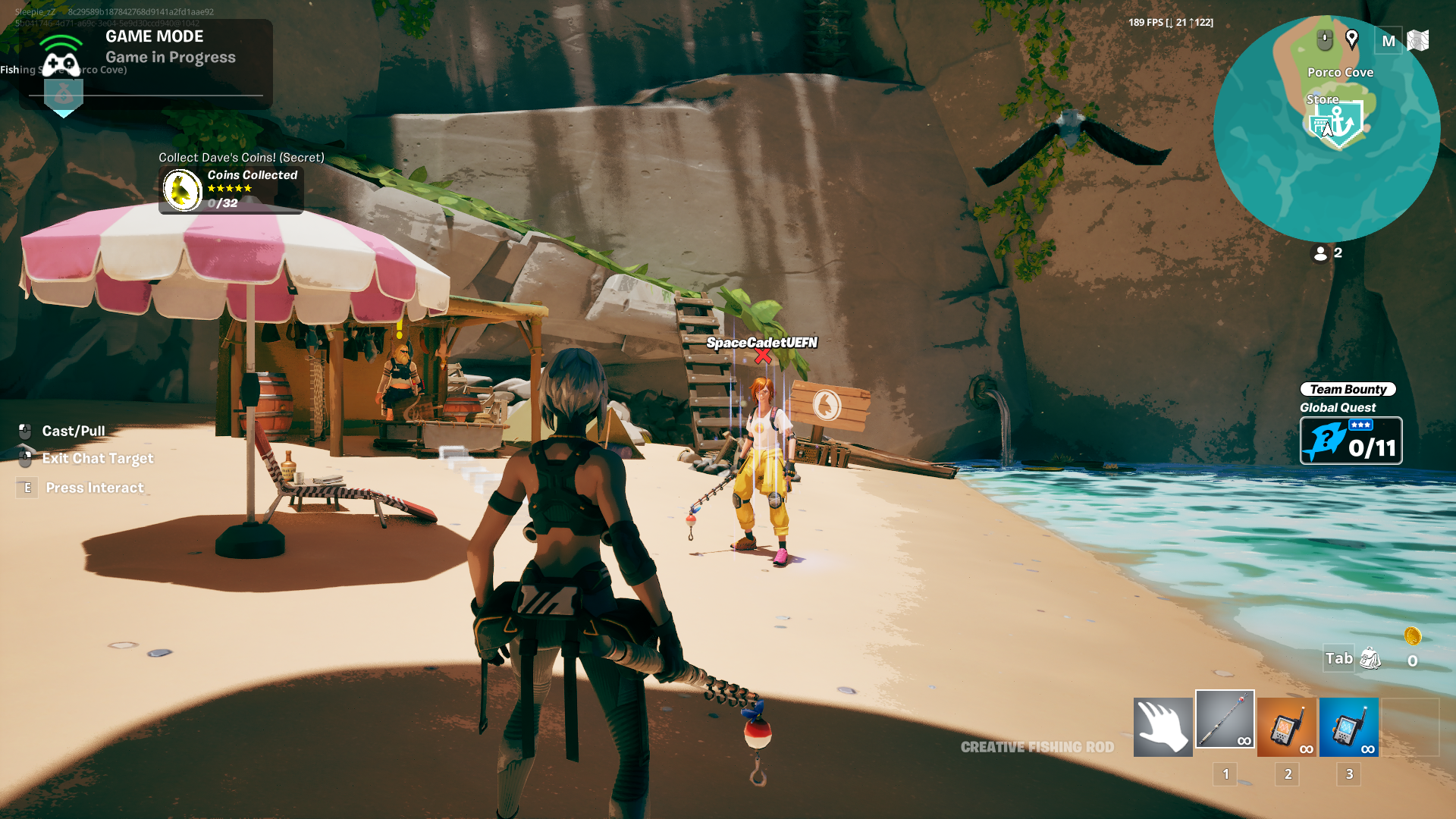Open the Team Bounty Global Quest tracker

coord(1351,441)
